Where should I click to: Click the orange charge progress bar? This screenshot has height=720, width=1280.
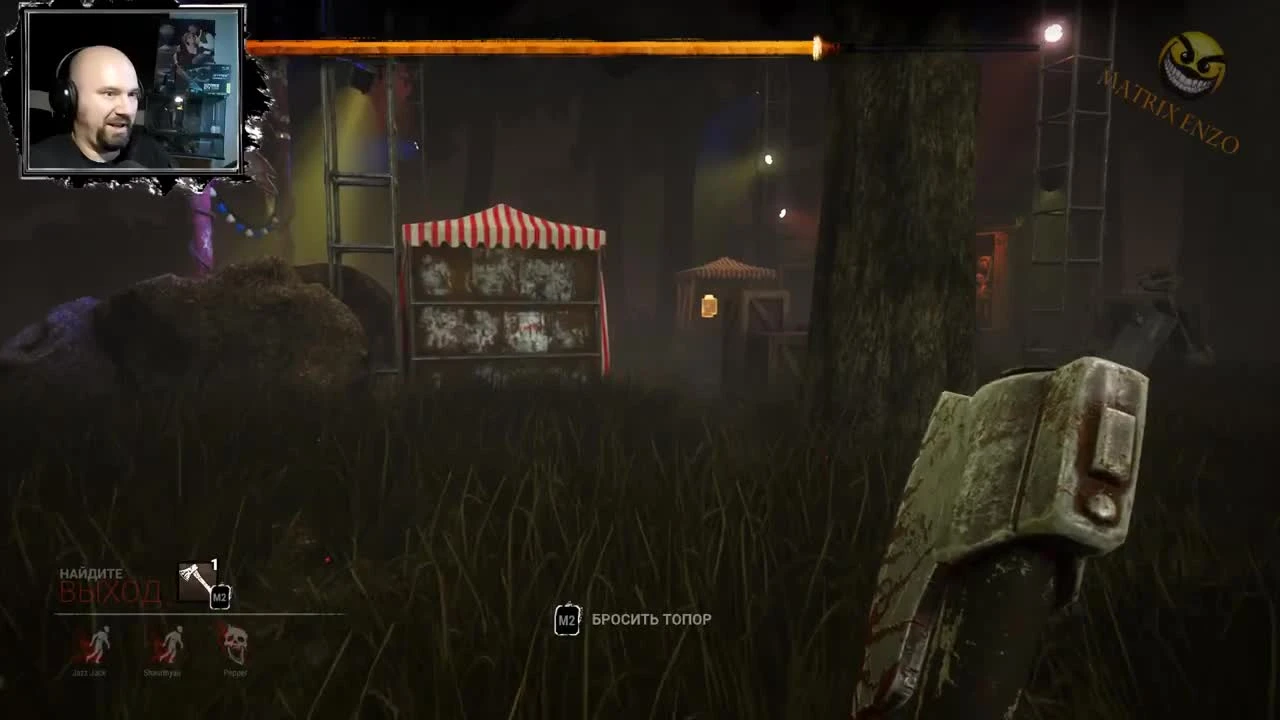pos(540,44)
